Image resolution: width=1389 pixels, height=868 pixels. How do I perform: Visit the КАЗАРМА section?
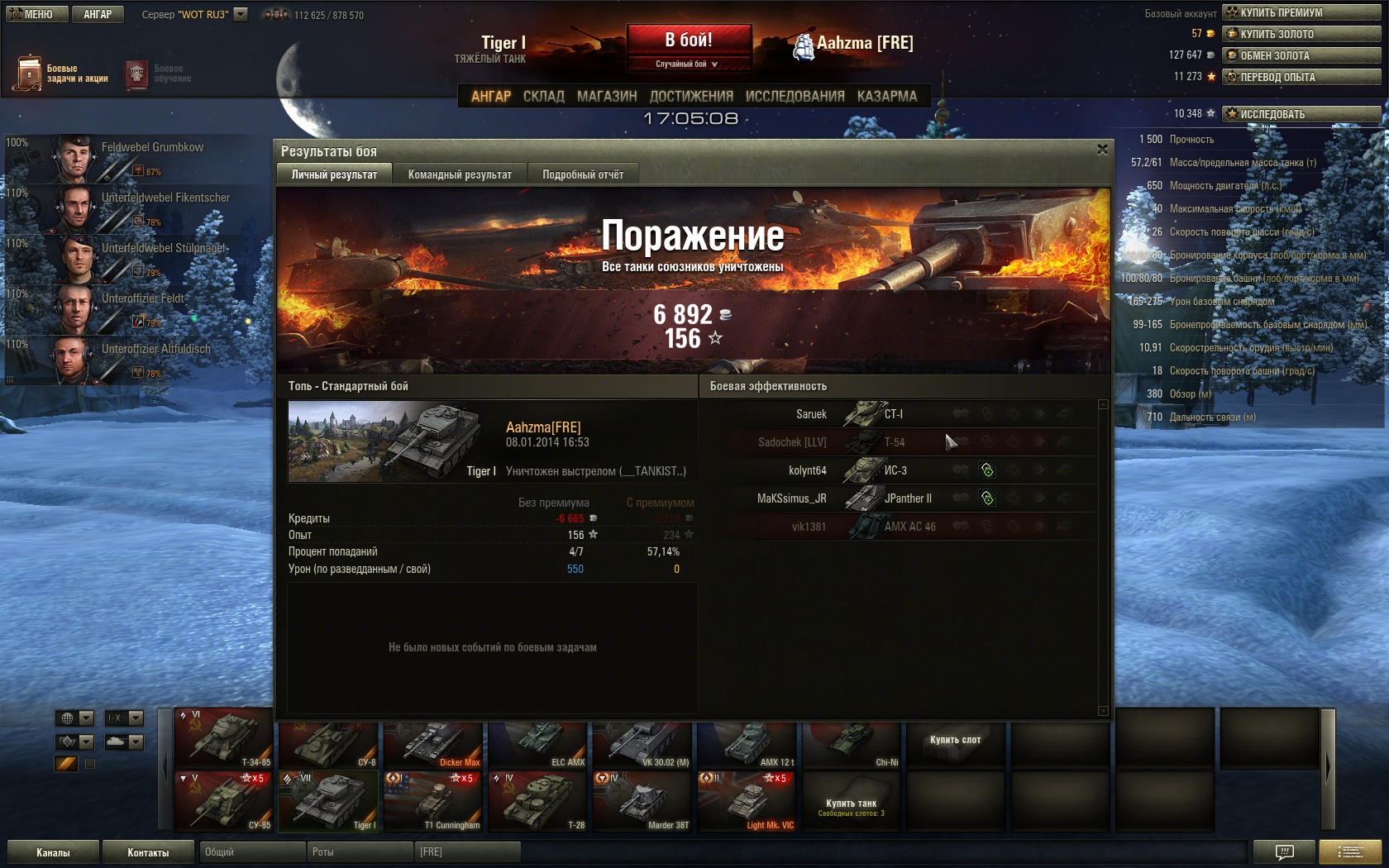(886, 97)
